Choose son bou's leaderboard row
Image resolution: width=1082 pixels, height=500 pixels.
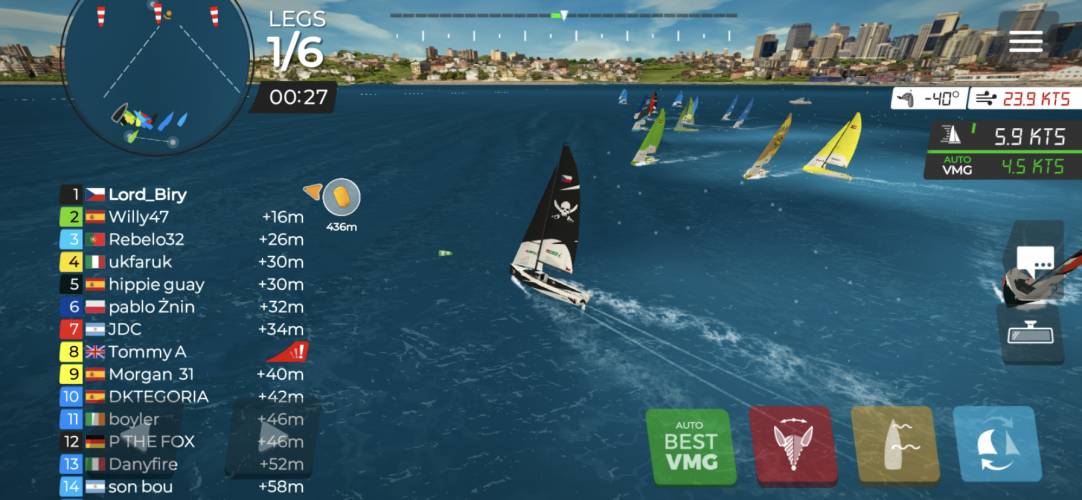tap(138, 486)
